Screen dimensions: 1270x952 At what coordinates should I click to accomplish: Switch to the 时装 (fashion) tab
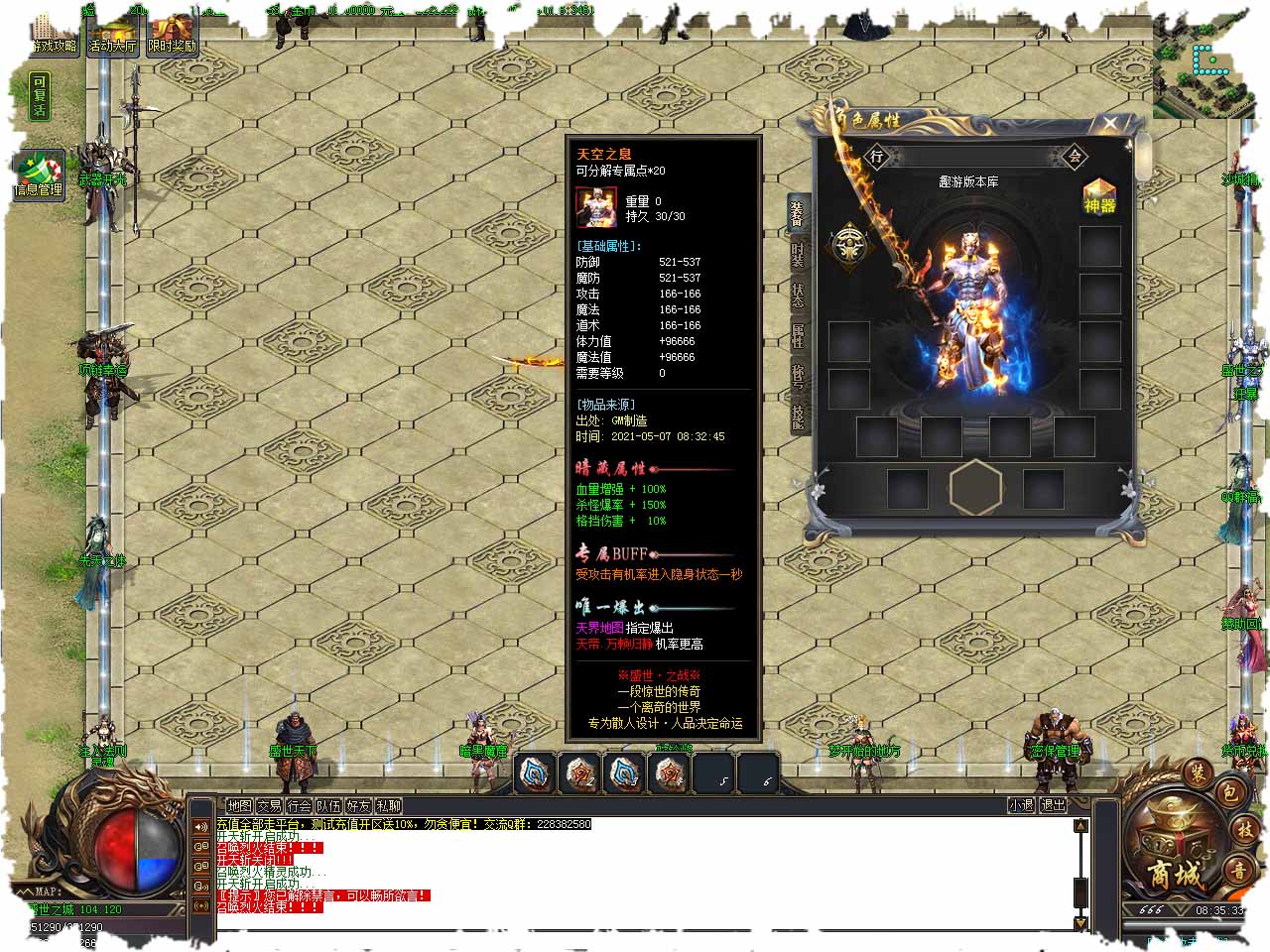coord(798,254)
